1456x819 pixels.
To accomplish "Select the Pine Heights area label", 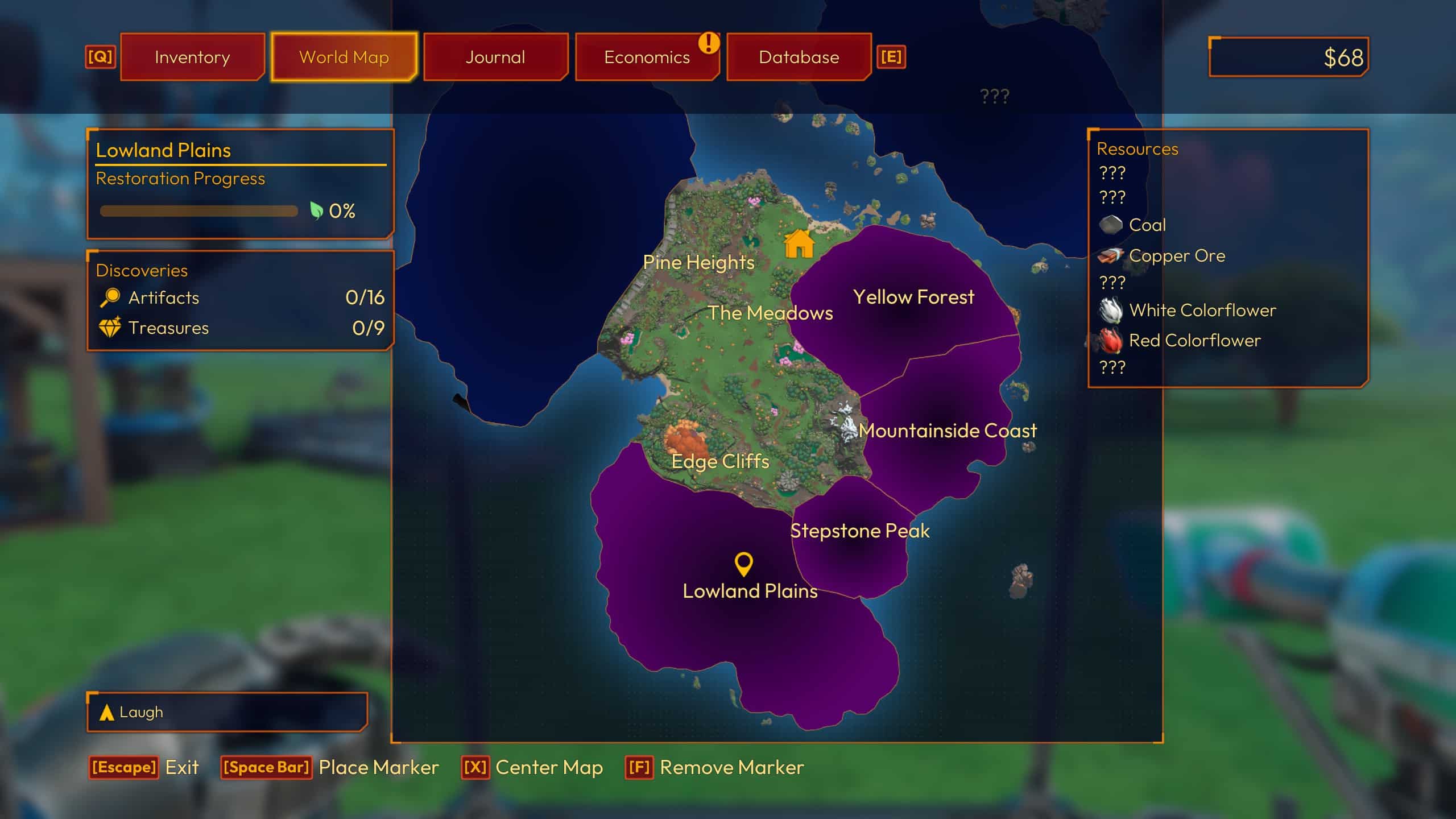I will pyautogui.click(x=698, y=262).
